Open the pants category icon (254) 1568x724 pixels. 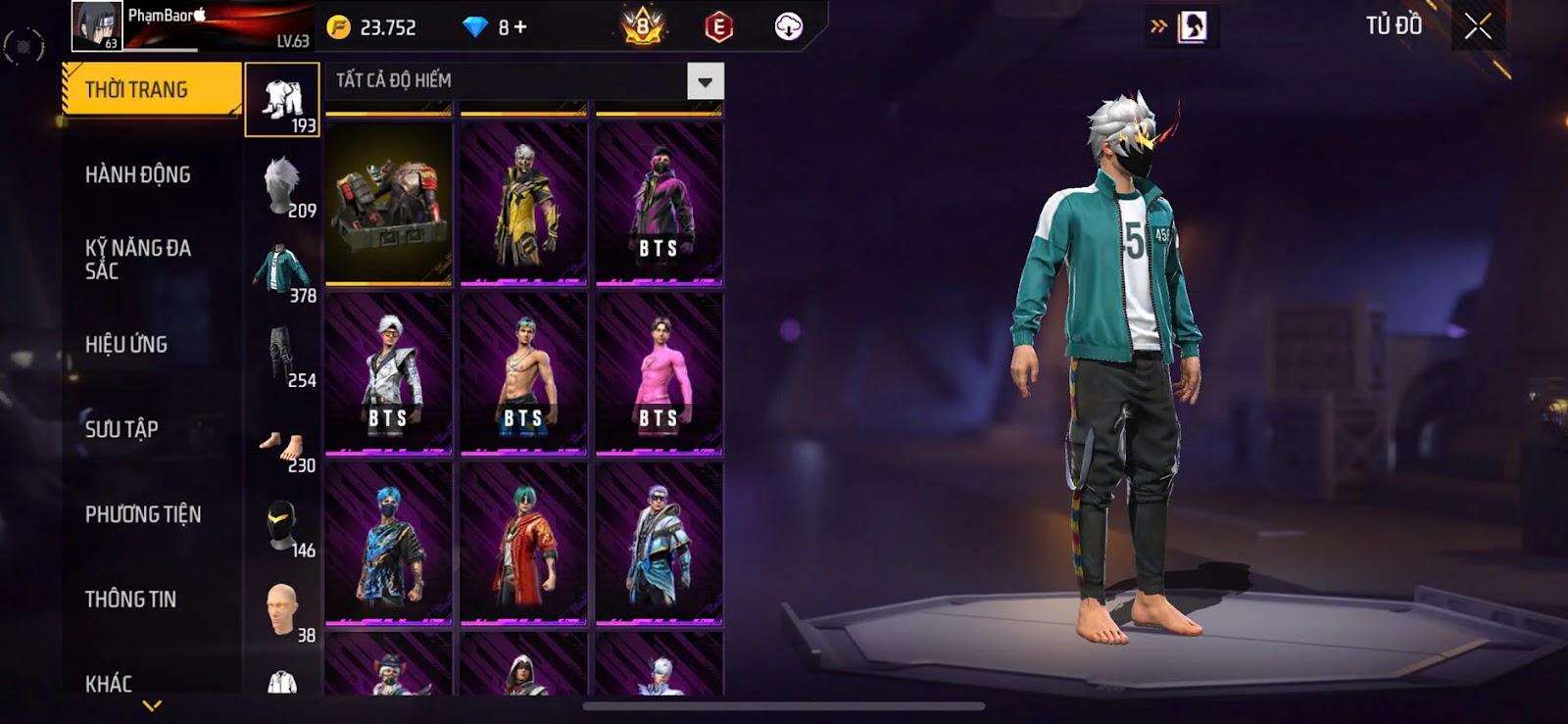pyautogui.click(x=282, y=356)
